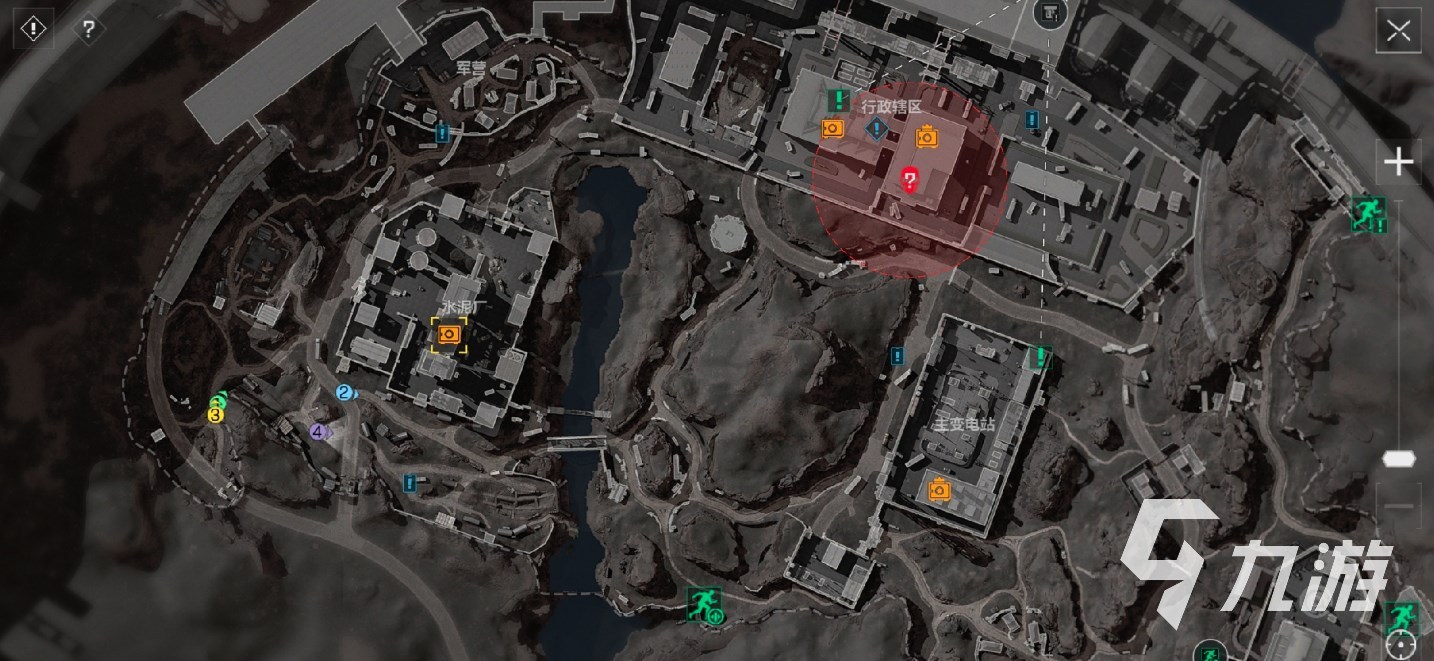Close the tactical map
The height and width of the screenshot is (661, 1434).
(x=1398, y=31)
